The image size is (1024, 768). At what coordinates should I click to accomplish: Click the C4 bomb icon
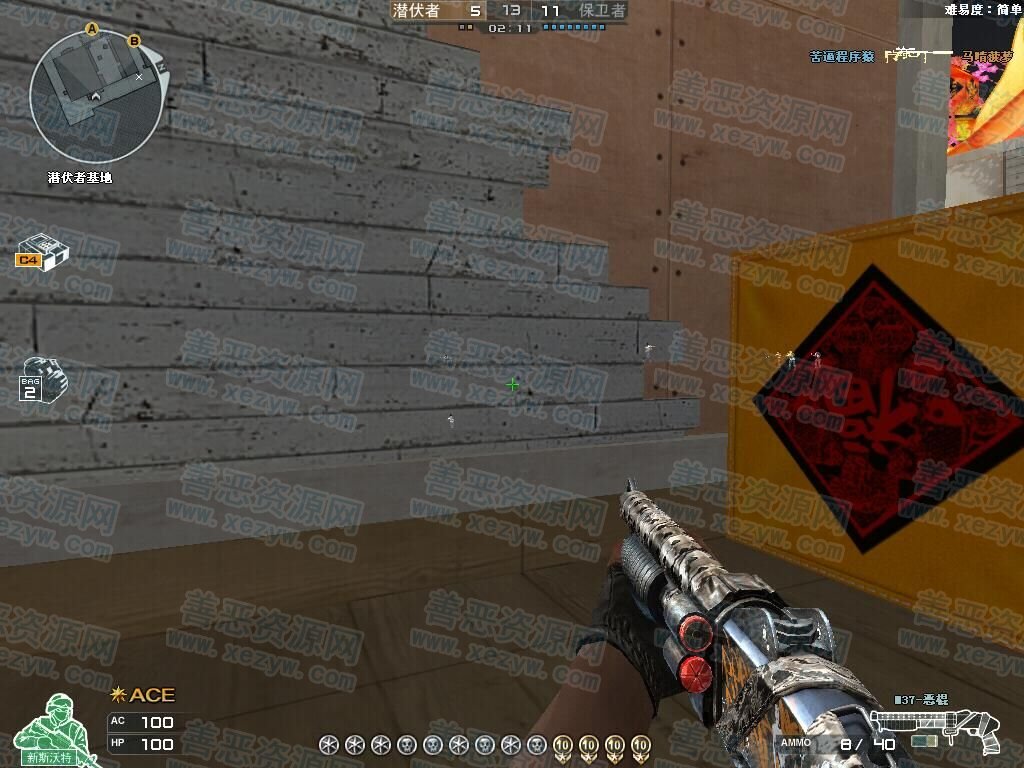(41, 251)
